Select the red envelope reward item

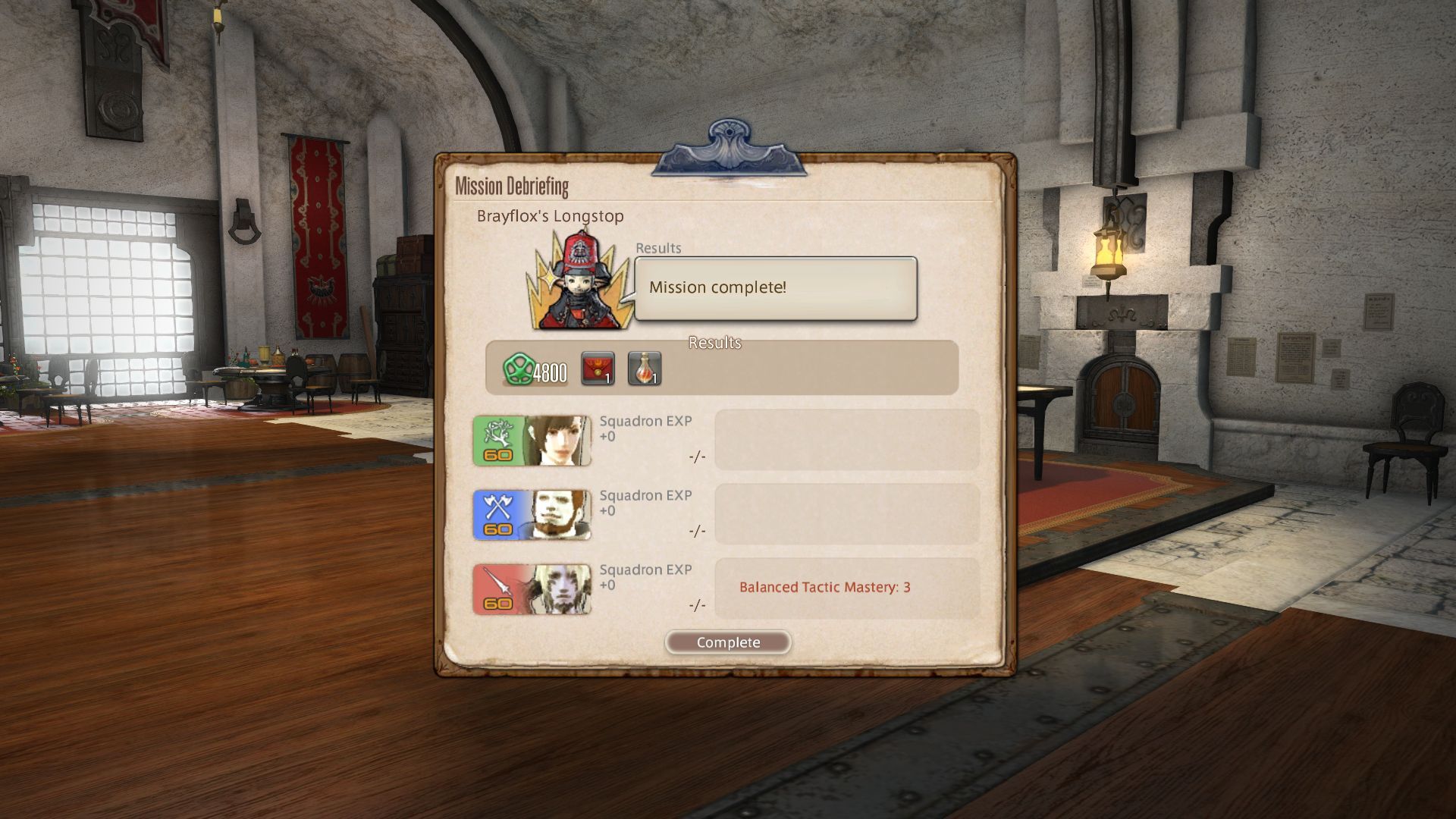pyautogui.click(x=598, y=369)
